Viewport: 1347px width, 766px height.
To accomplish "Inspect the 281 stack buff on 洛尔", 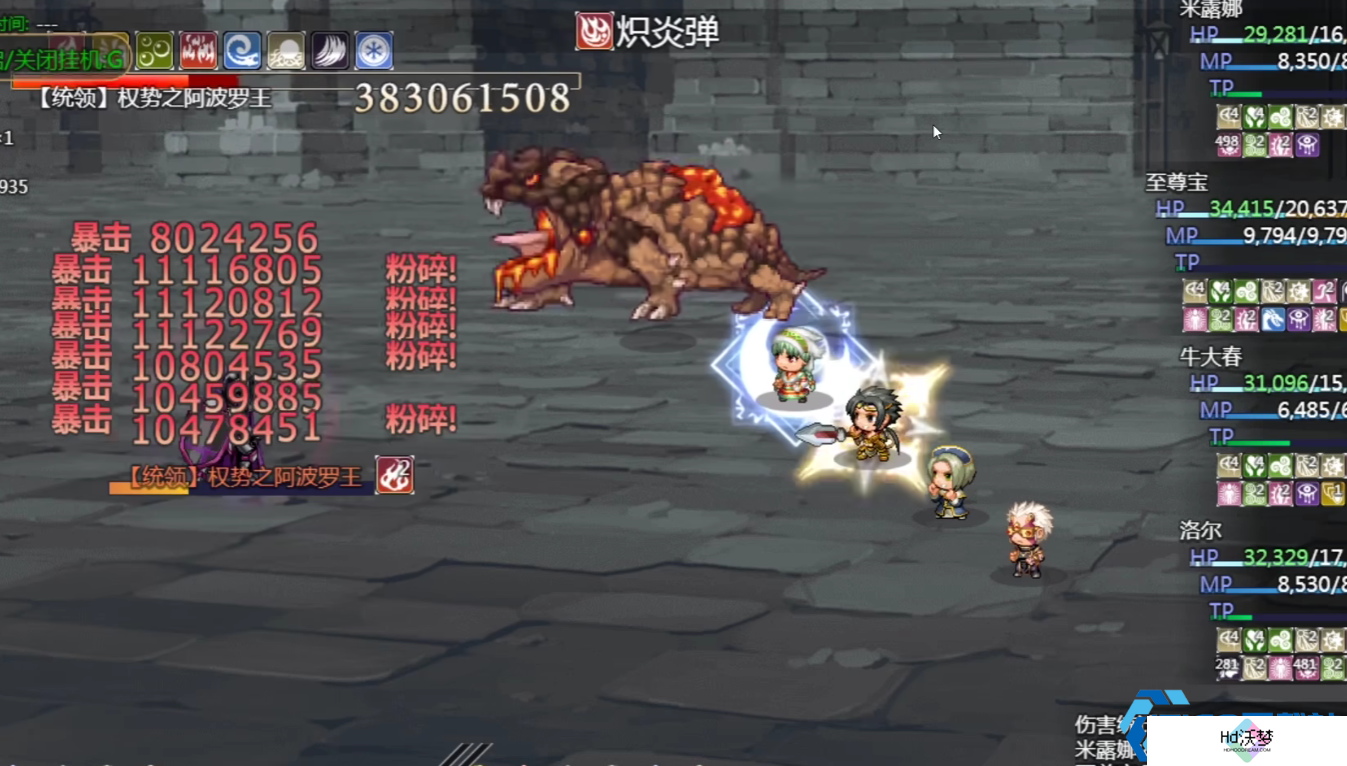I will pos(1228,667).
